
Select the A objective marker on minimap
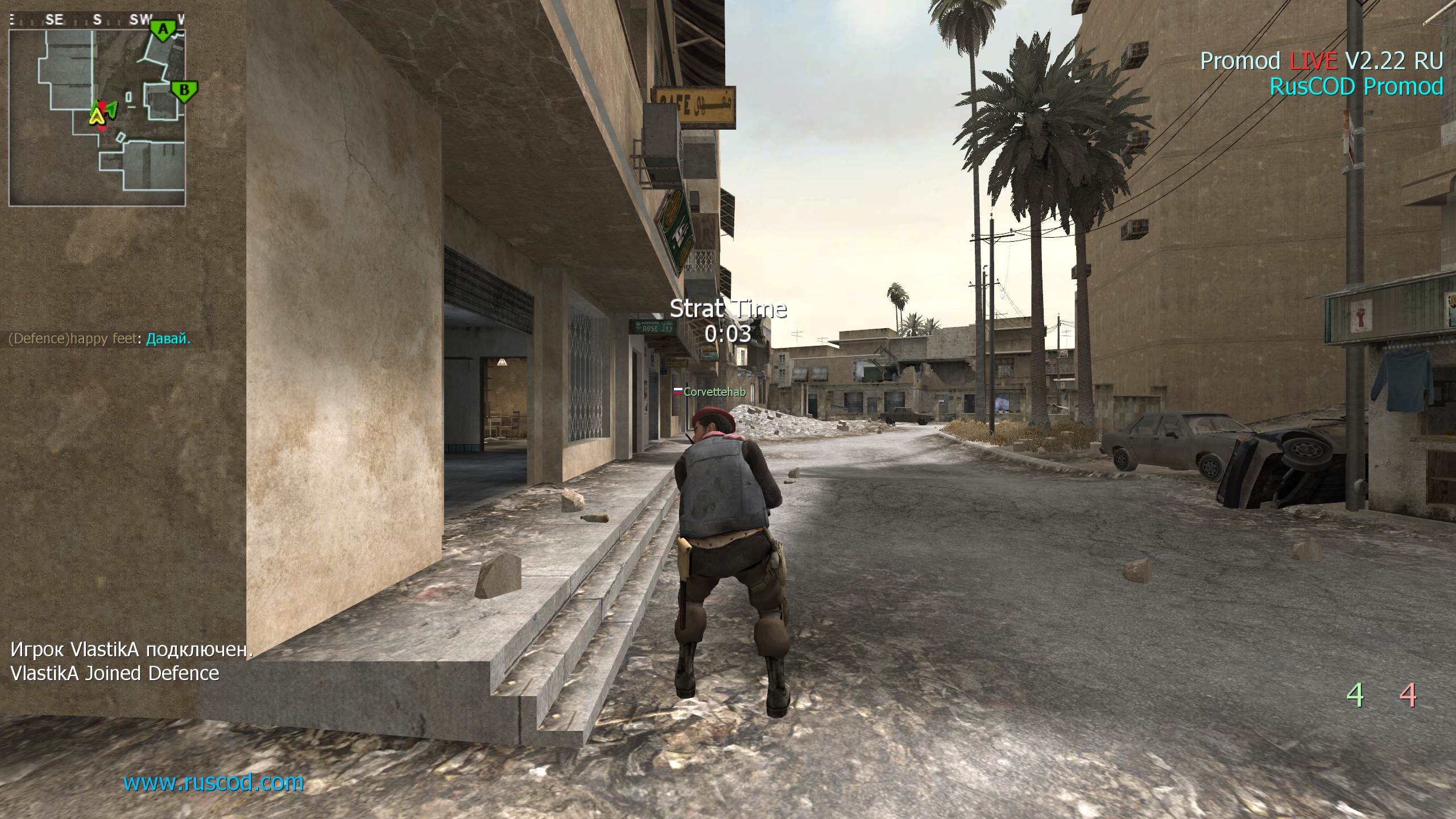coord(163,30)
